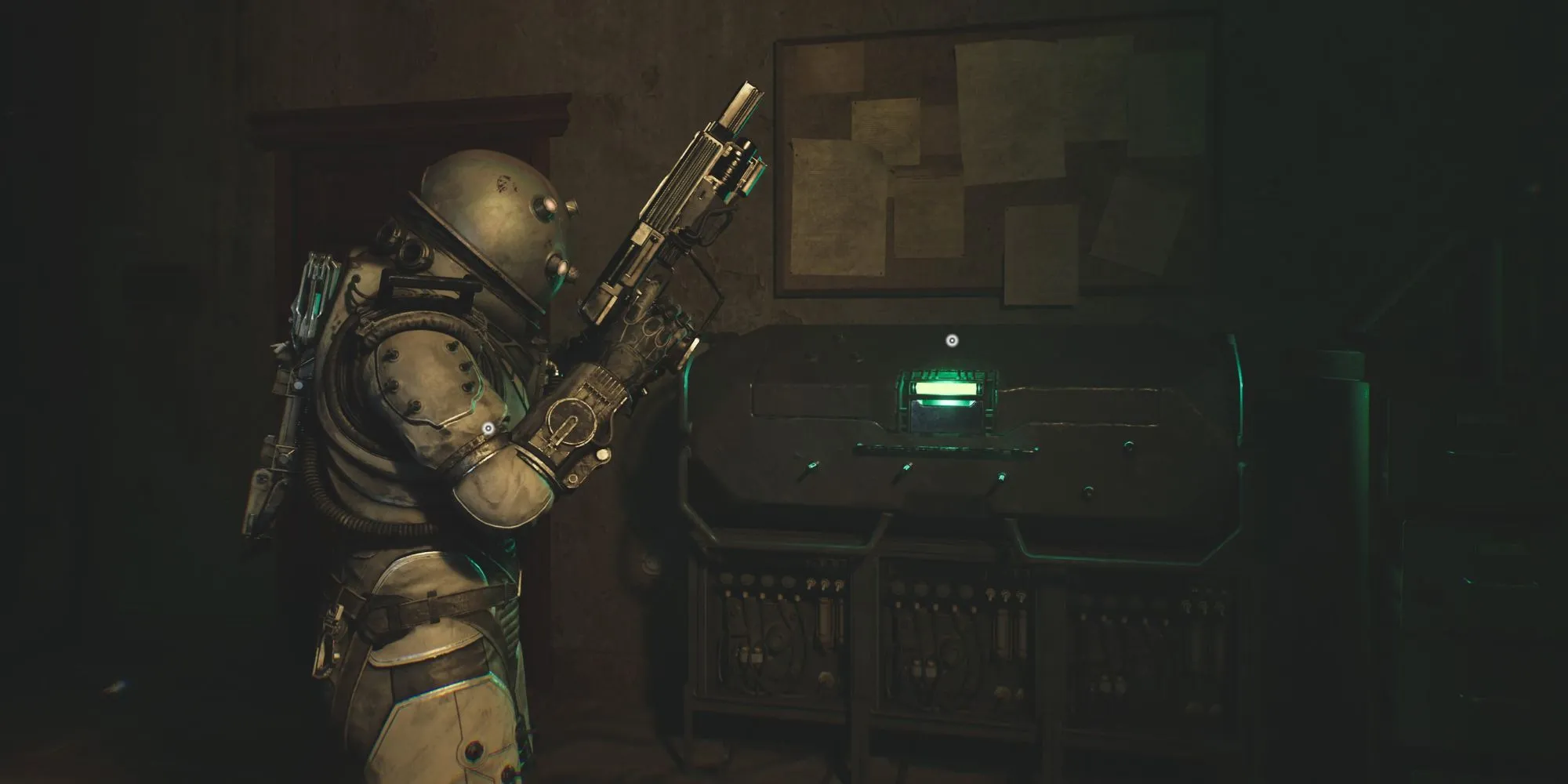Select the interaction marker over the suit's elbow
1568x784 pixels.
tap(488, 428)
